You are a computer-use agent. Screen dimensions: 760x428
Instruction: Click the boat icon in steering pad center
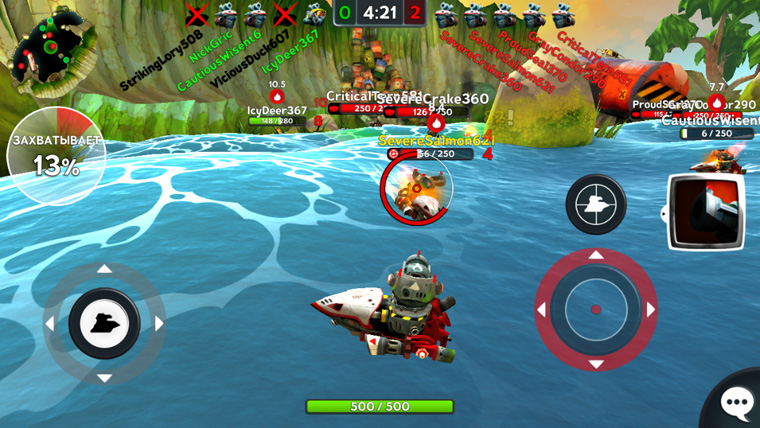tap(104, 324)
